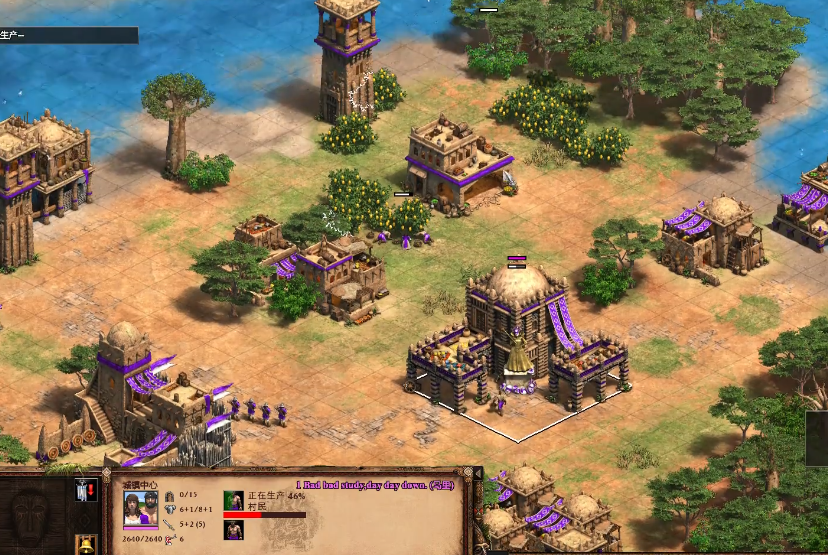828x555 pixels.
Task: Click the banner icon with red exclamation mark
Action: pyautogui.click(x=85, y=490)
